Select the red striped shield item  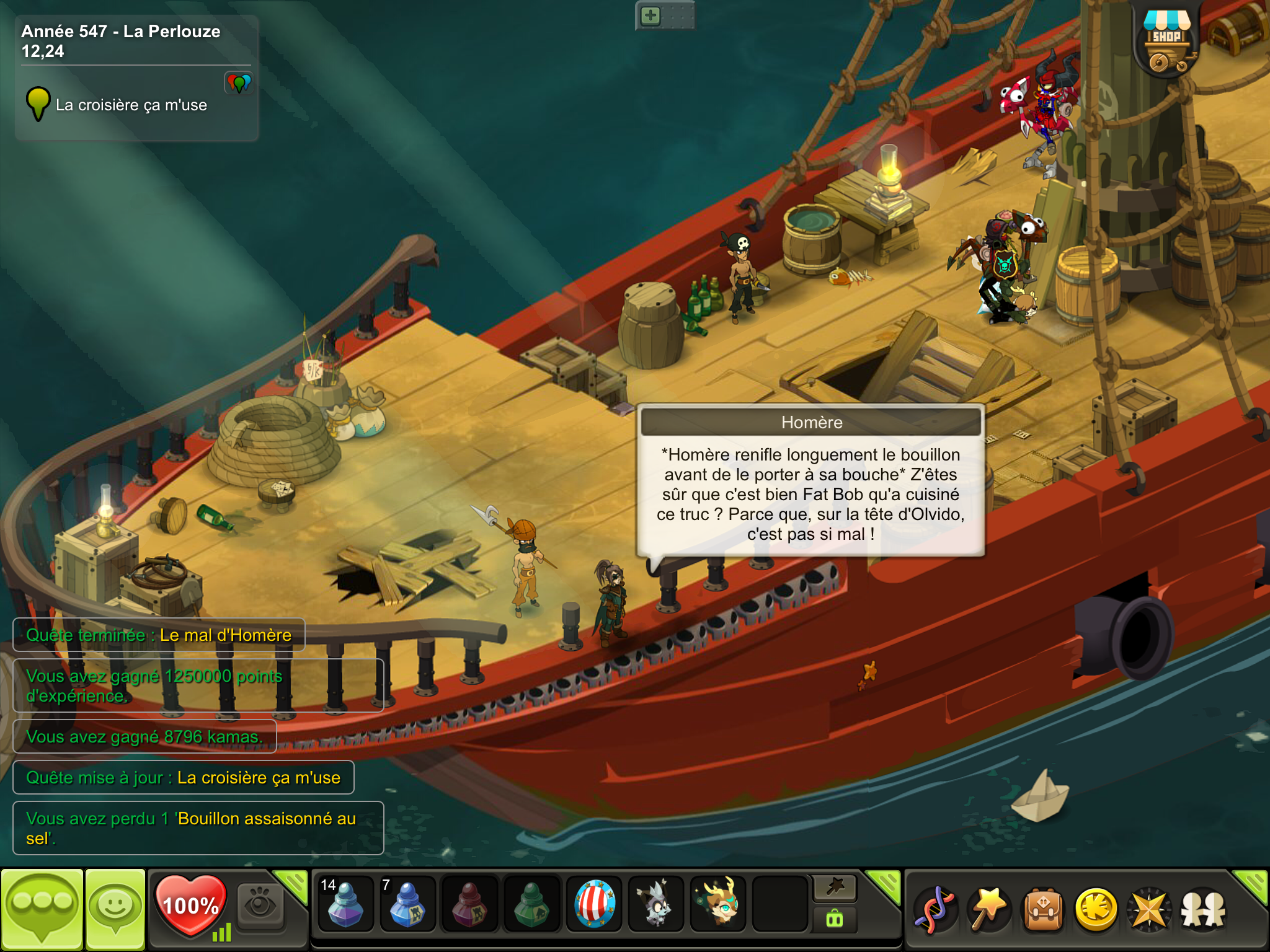[594, 903]
